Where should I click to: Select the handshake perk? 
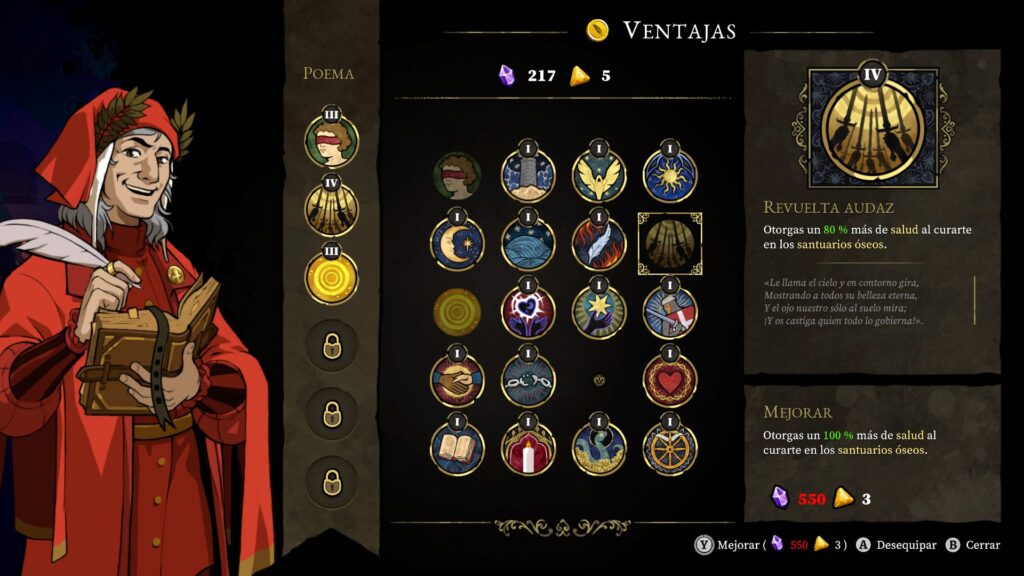tap(458, 380)
